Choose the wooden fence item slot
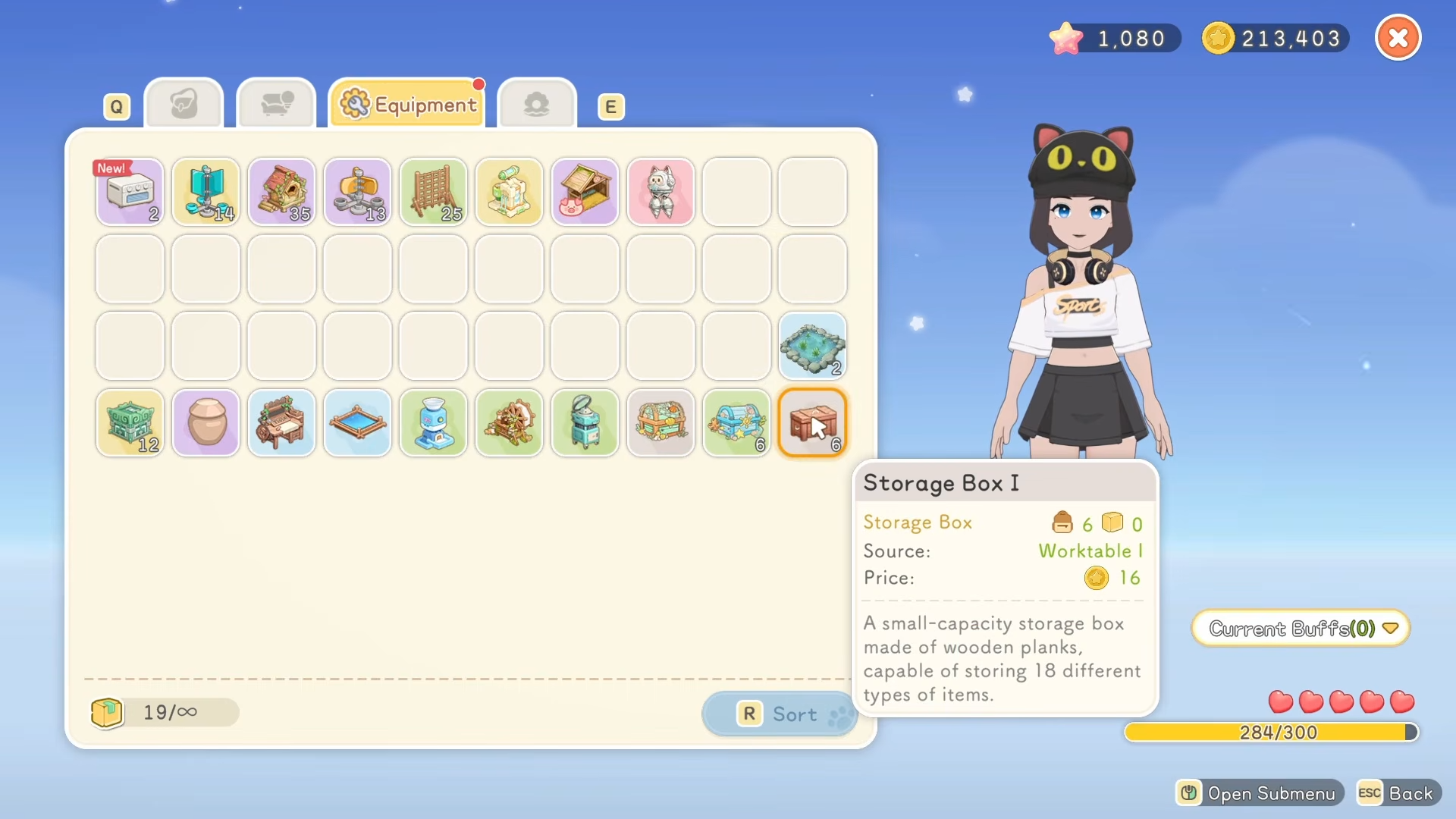Image resolution: width=1456 pixels, height=819 pixels. (433, 192)
